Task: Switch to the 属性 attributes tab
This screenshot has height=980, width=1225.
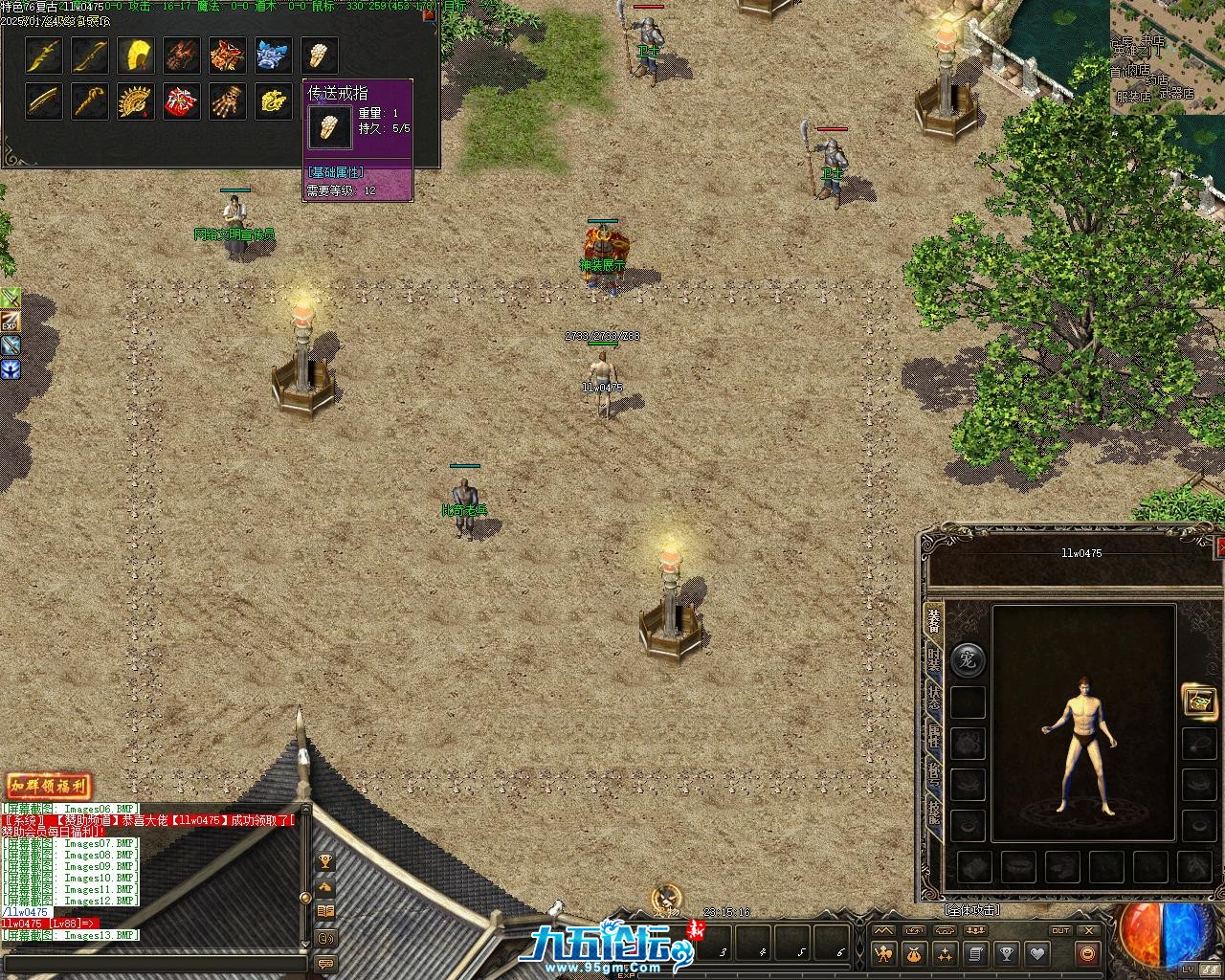Action: 933,736
